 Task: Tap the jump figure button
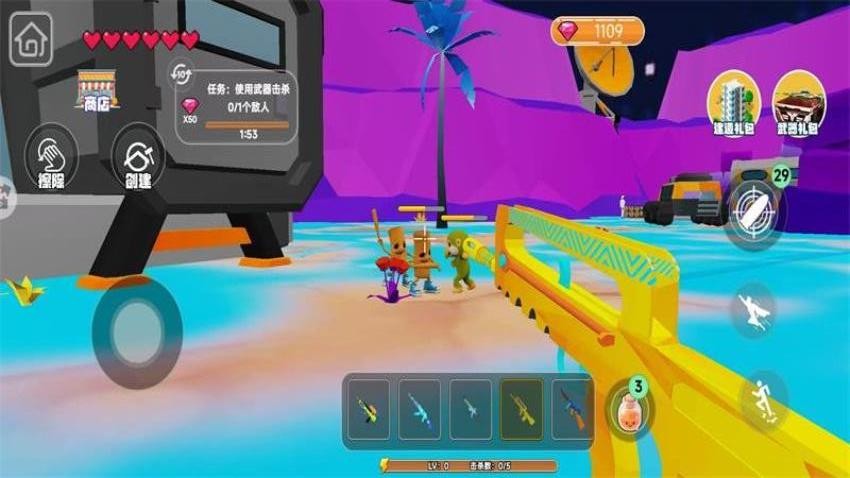(763, 399)
